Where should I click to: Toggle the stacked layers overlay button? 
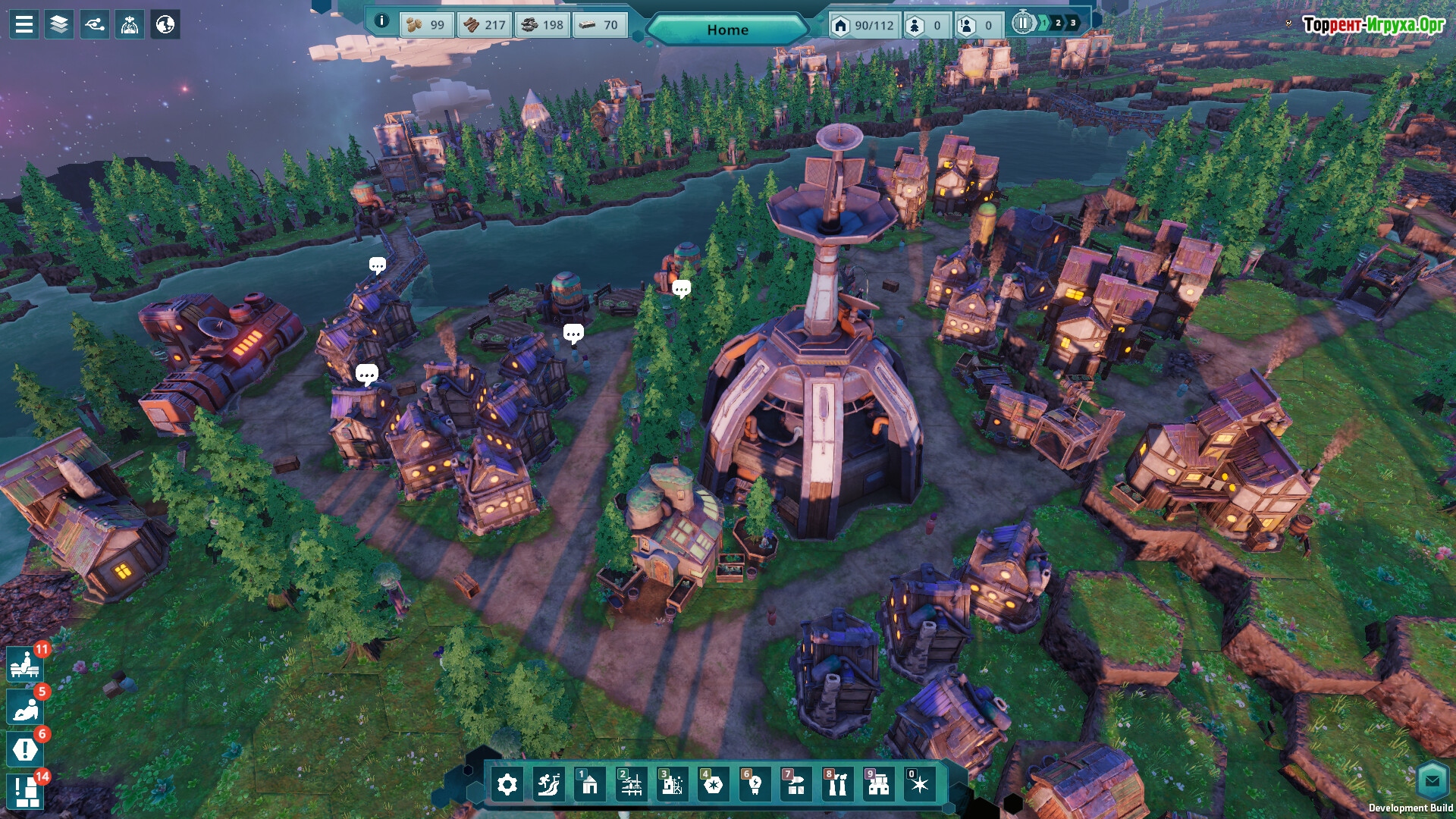pos(59,24)
